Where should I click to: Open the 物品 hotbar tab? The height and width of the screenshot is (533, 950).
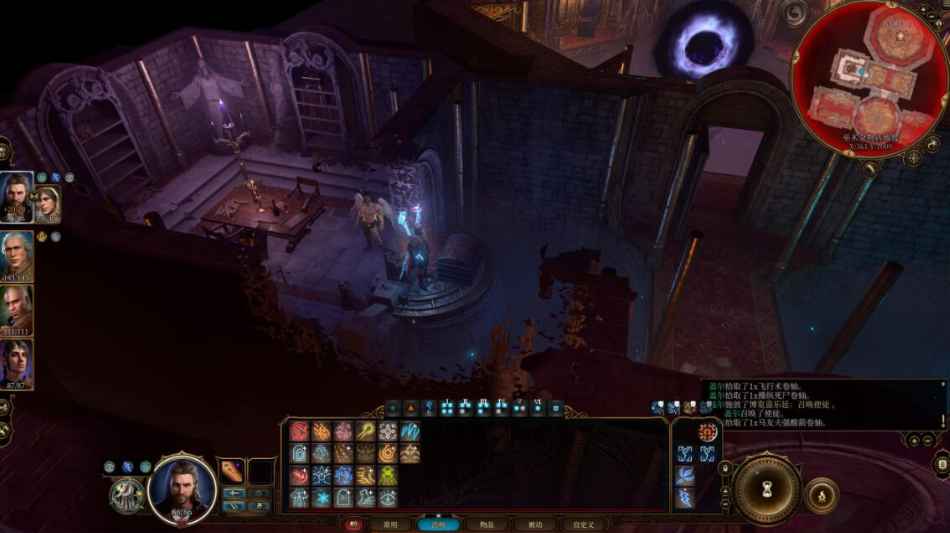486,524
